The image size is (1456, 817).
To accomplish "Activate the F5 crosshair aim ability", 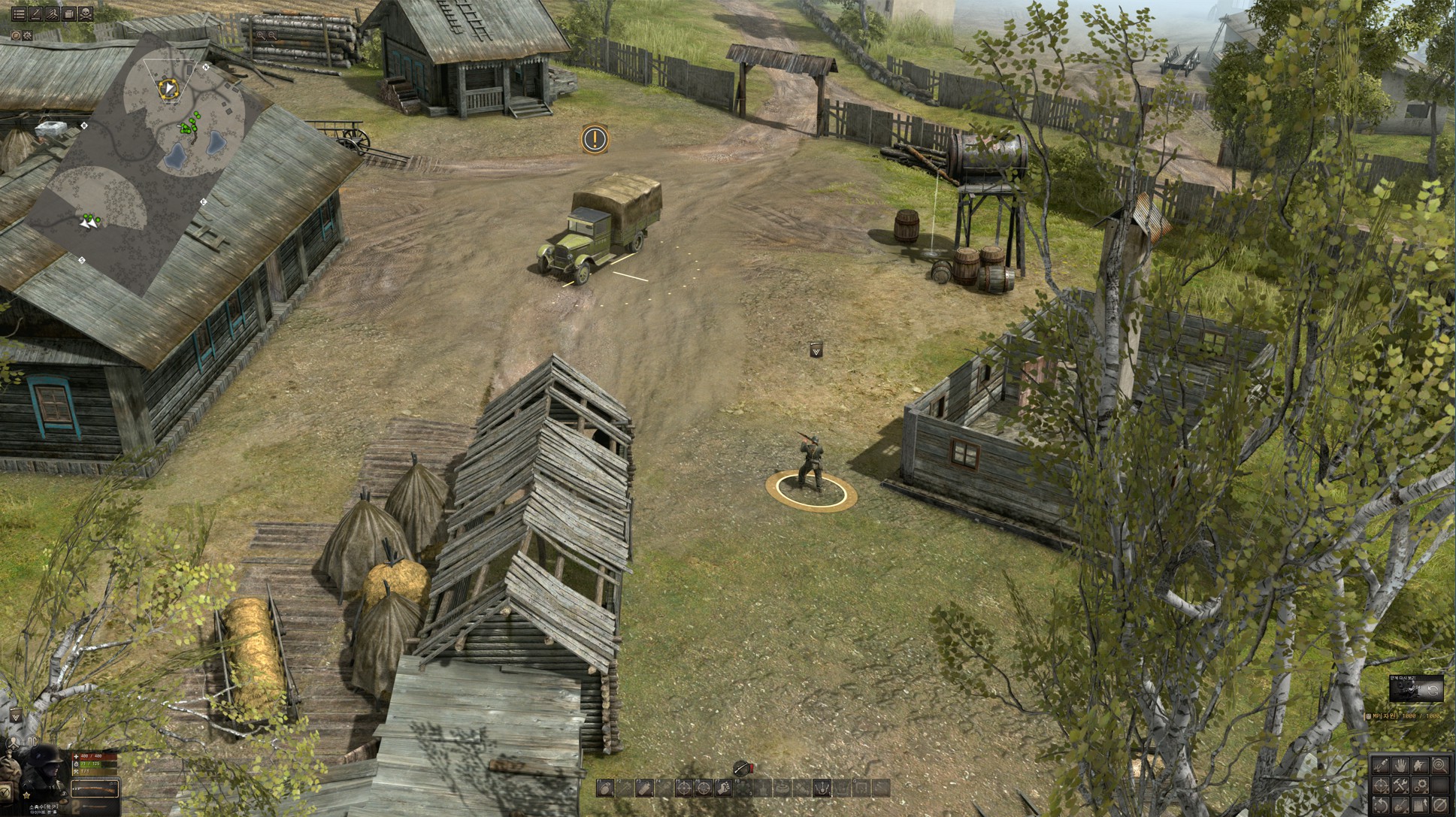I will (x=683, y=788).
